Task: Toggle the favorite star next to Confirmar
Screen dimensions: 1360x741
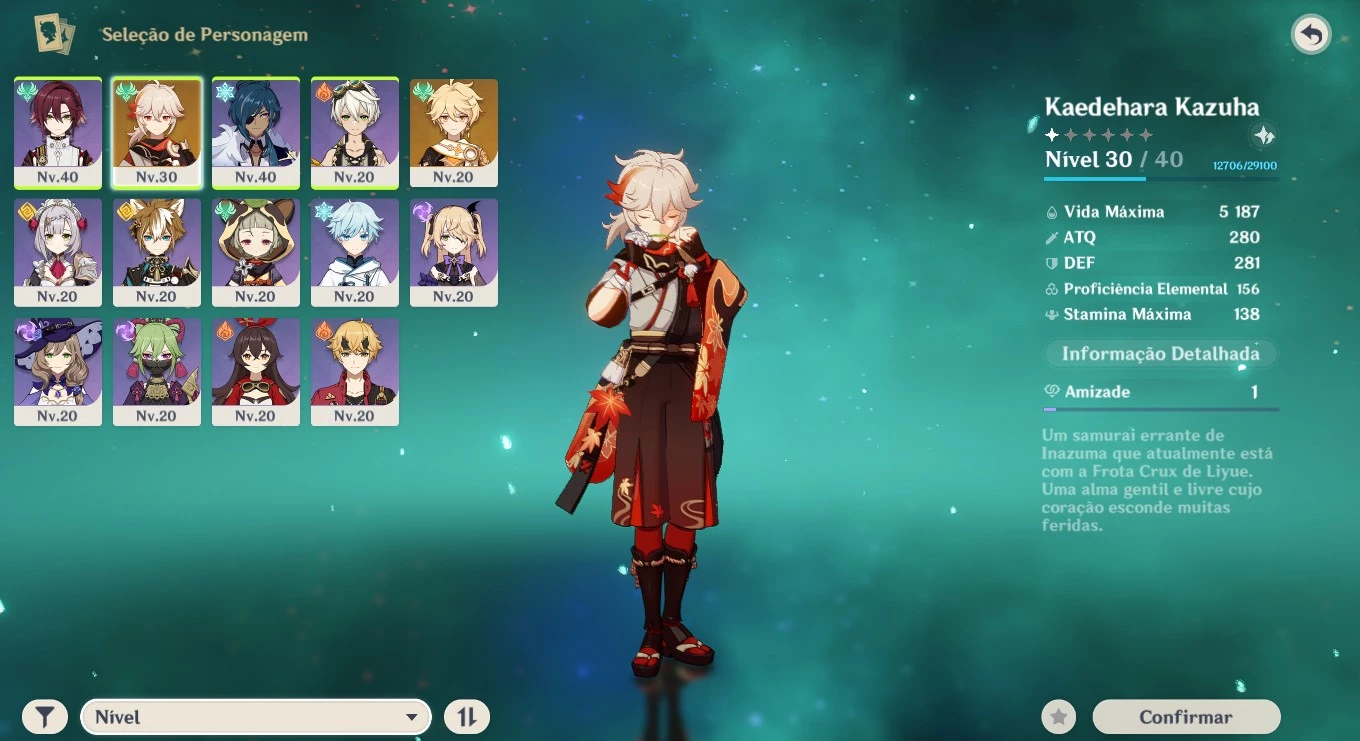Action: point(1058,716)
